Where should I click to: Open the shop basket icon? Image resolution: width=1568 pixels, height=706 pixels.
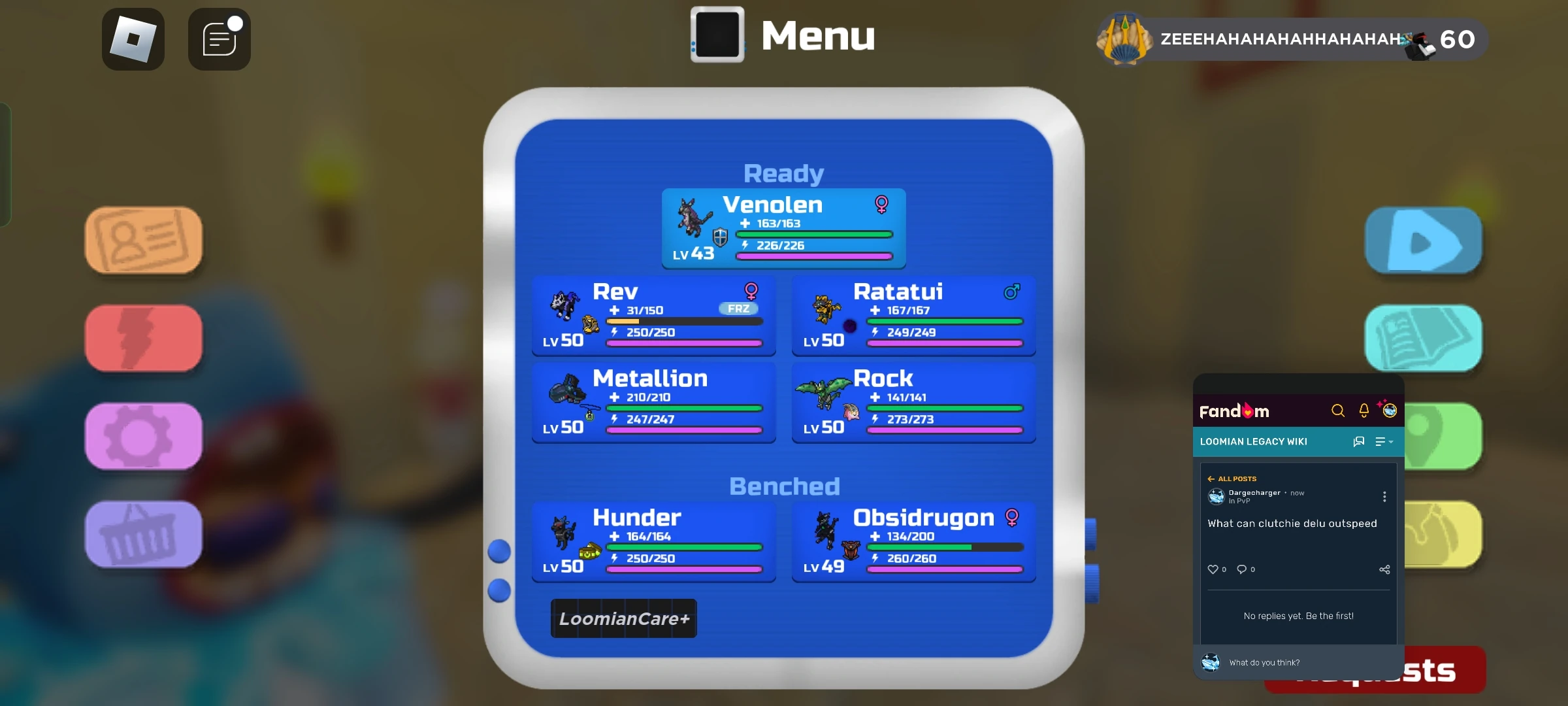143,534
